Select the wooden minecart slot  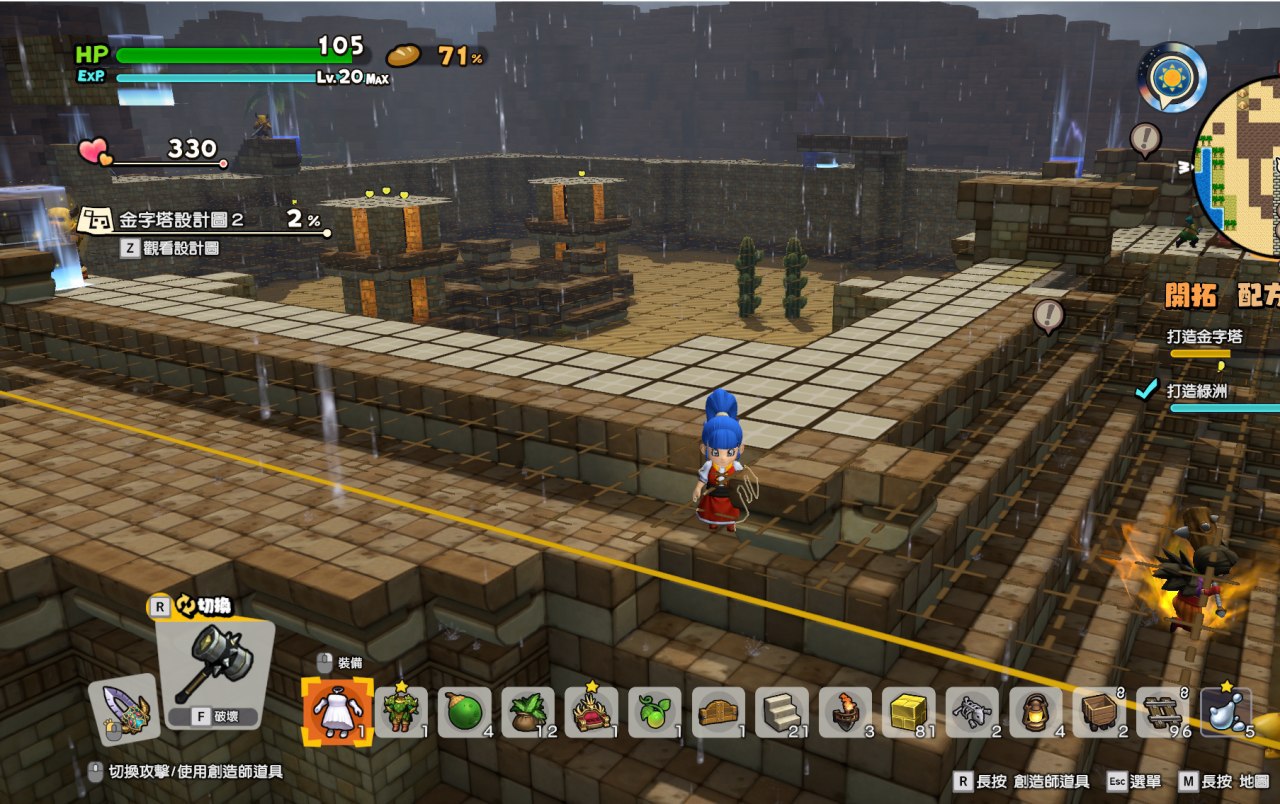tap(1099, 712)
